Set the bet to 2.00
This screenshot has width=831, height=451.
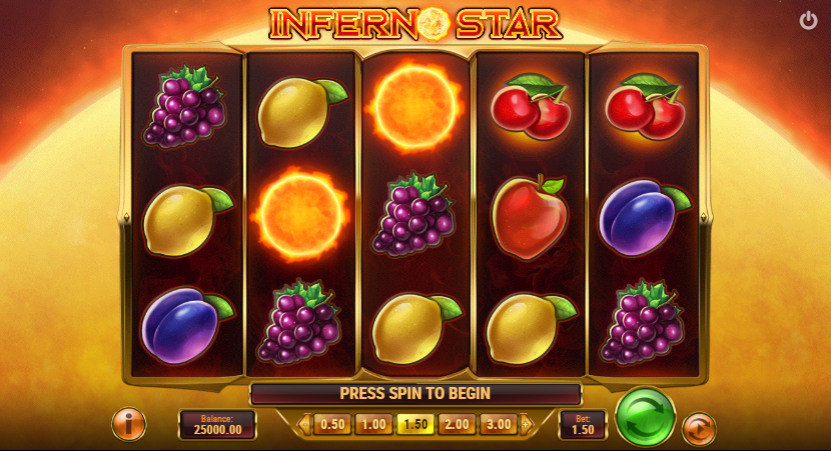456,424
